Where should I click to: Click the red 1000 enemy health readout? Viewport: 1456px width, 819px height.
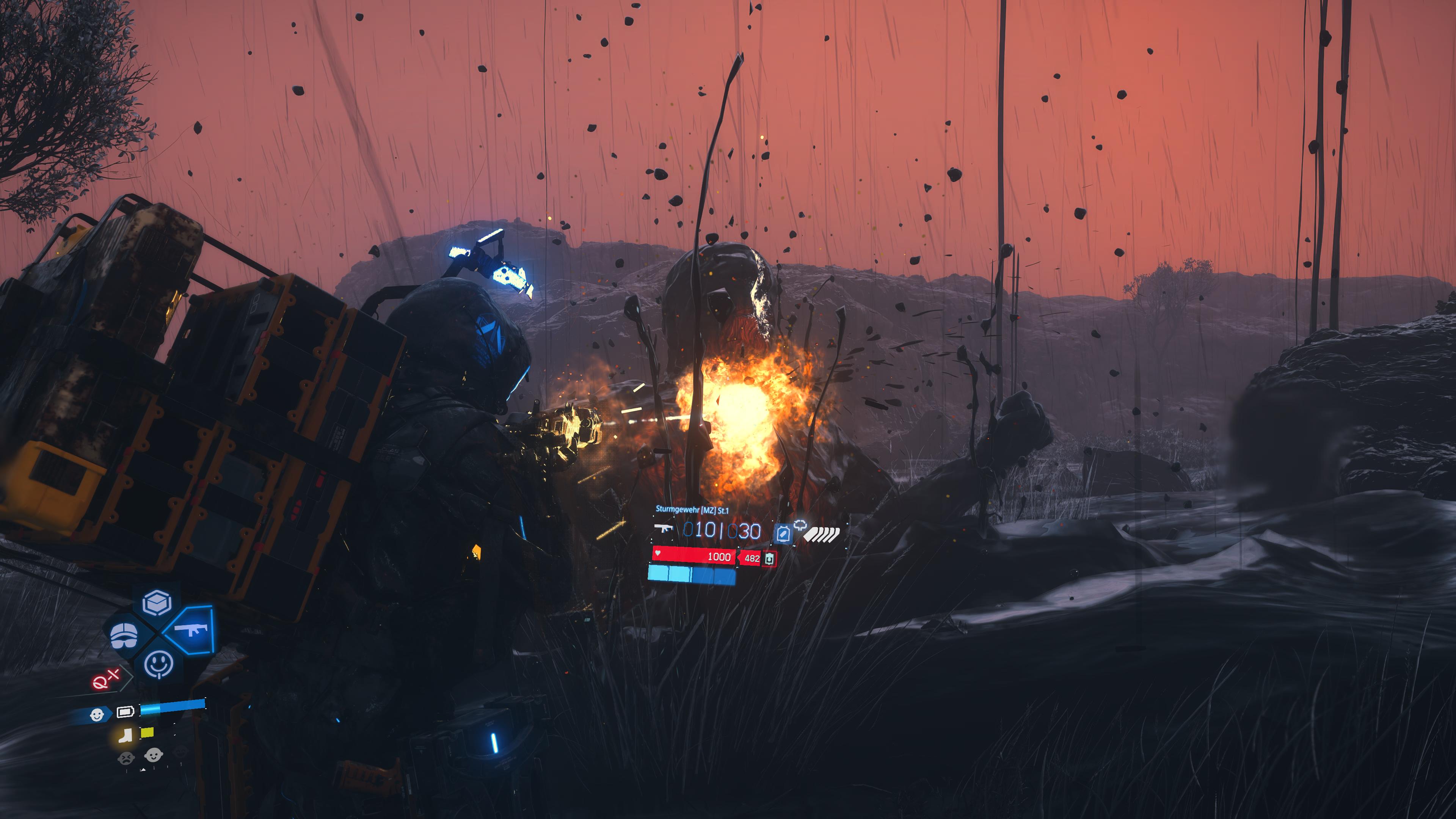pyautogui.click(x=719, y=558)
